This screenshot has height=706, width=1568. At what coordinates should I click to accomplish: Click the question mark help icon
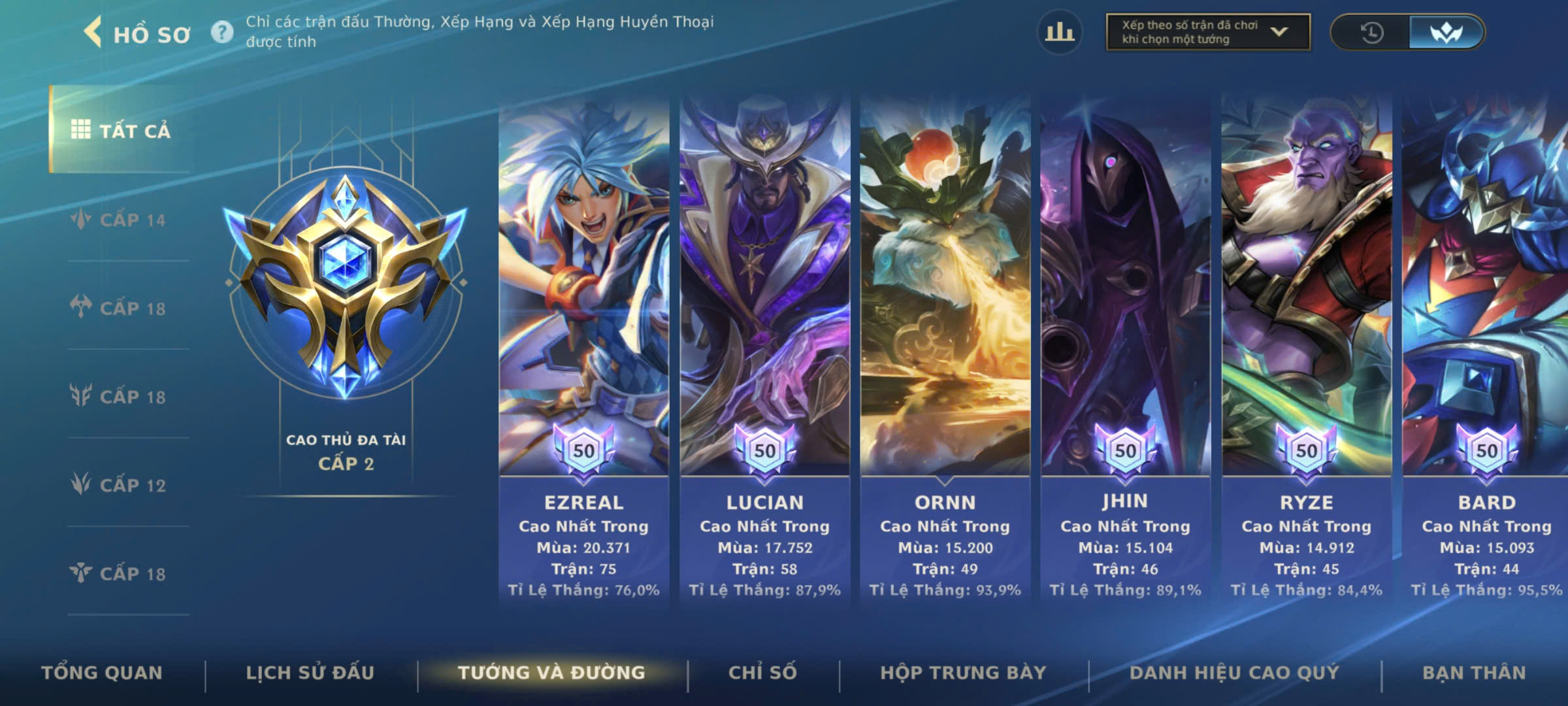point(222,32)
